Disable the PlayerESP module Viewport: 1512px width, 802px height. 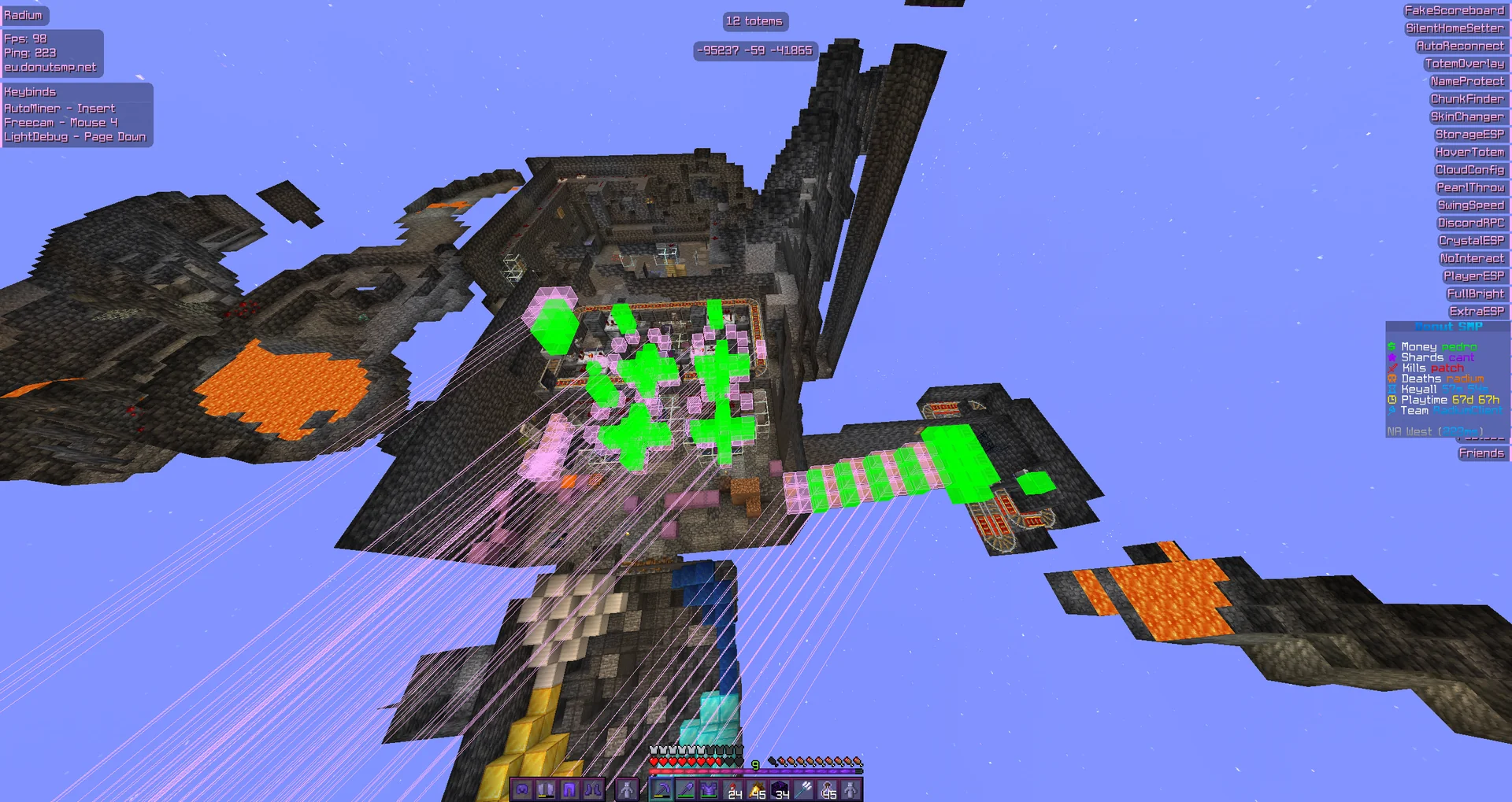point(1475,275)
